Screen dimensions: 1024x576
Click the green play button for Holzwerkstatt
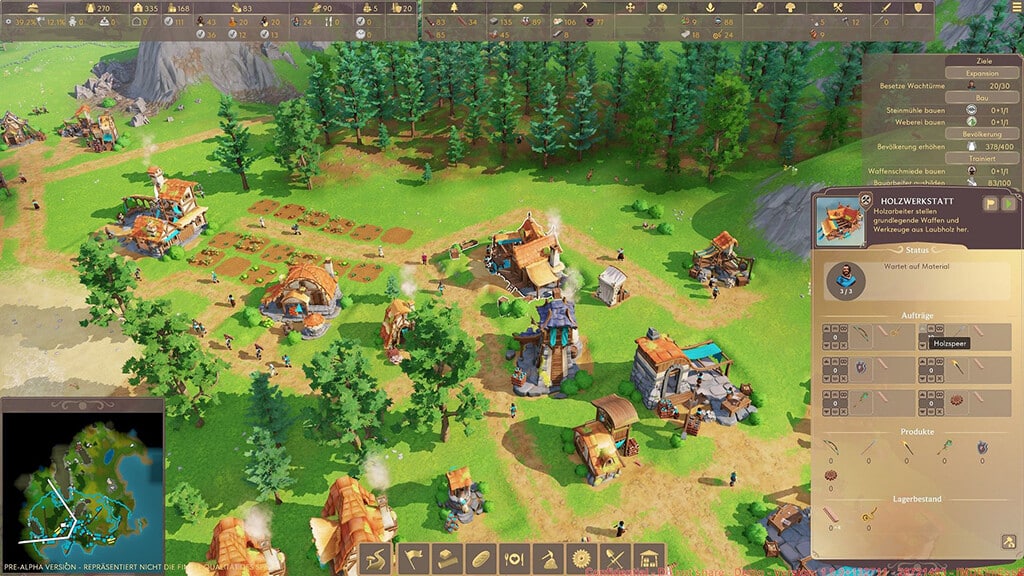pyautogui.click(x=1008, y=204)
